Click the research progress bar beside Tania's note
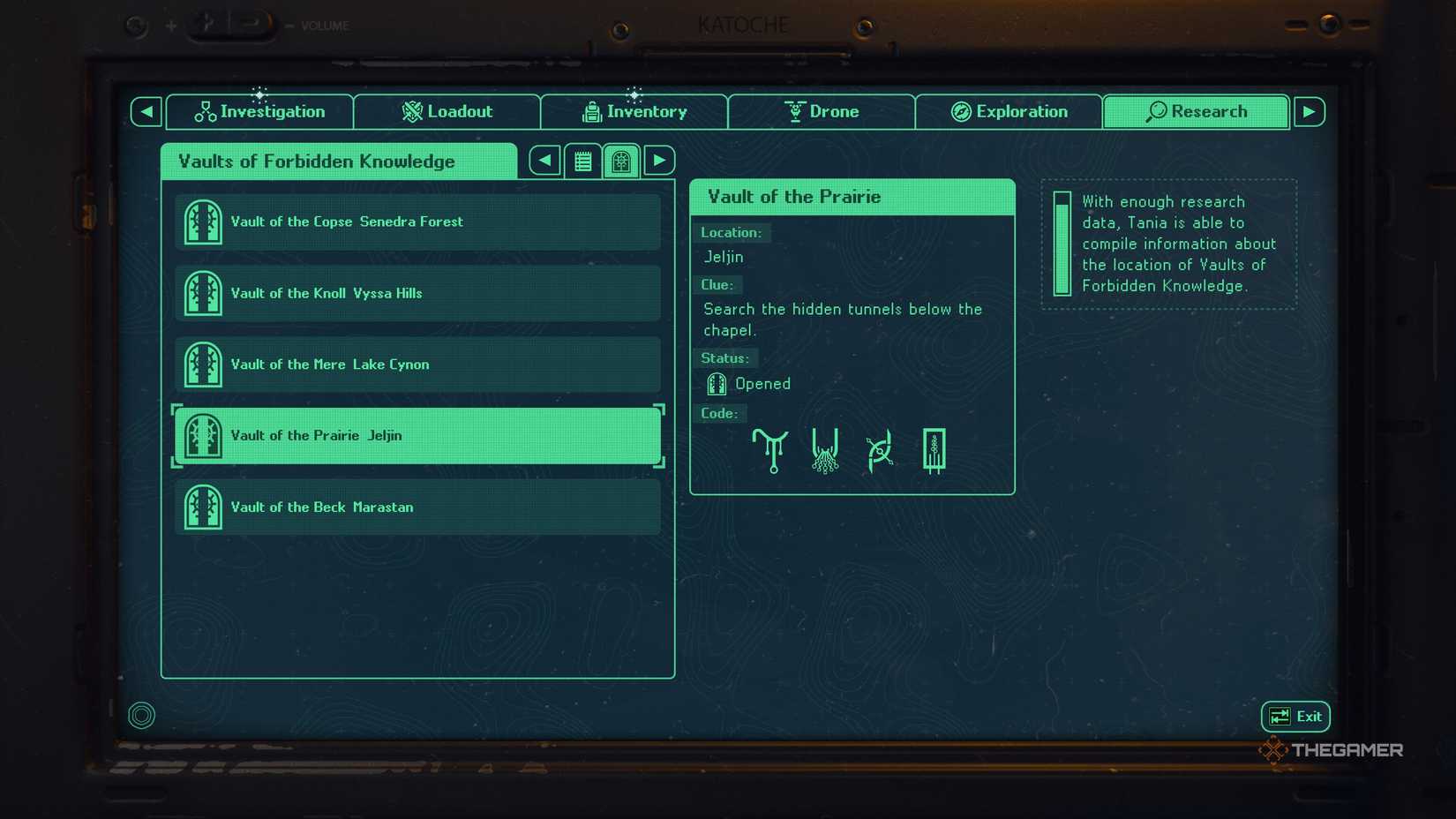 [x=1062, y=244]
